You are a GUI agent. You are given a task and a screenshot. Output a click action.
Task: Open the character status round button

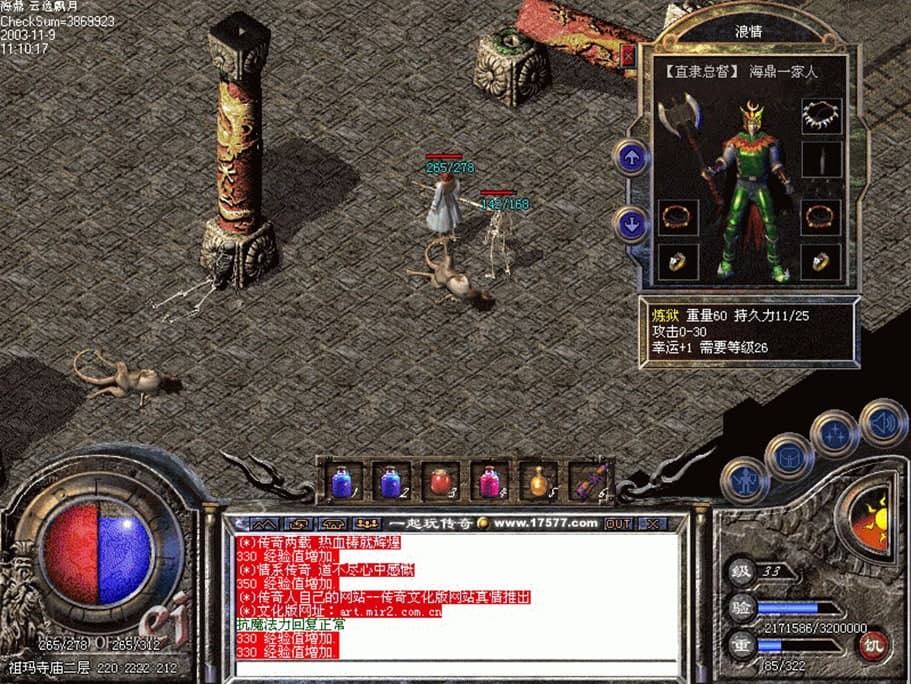point(745,479)
